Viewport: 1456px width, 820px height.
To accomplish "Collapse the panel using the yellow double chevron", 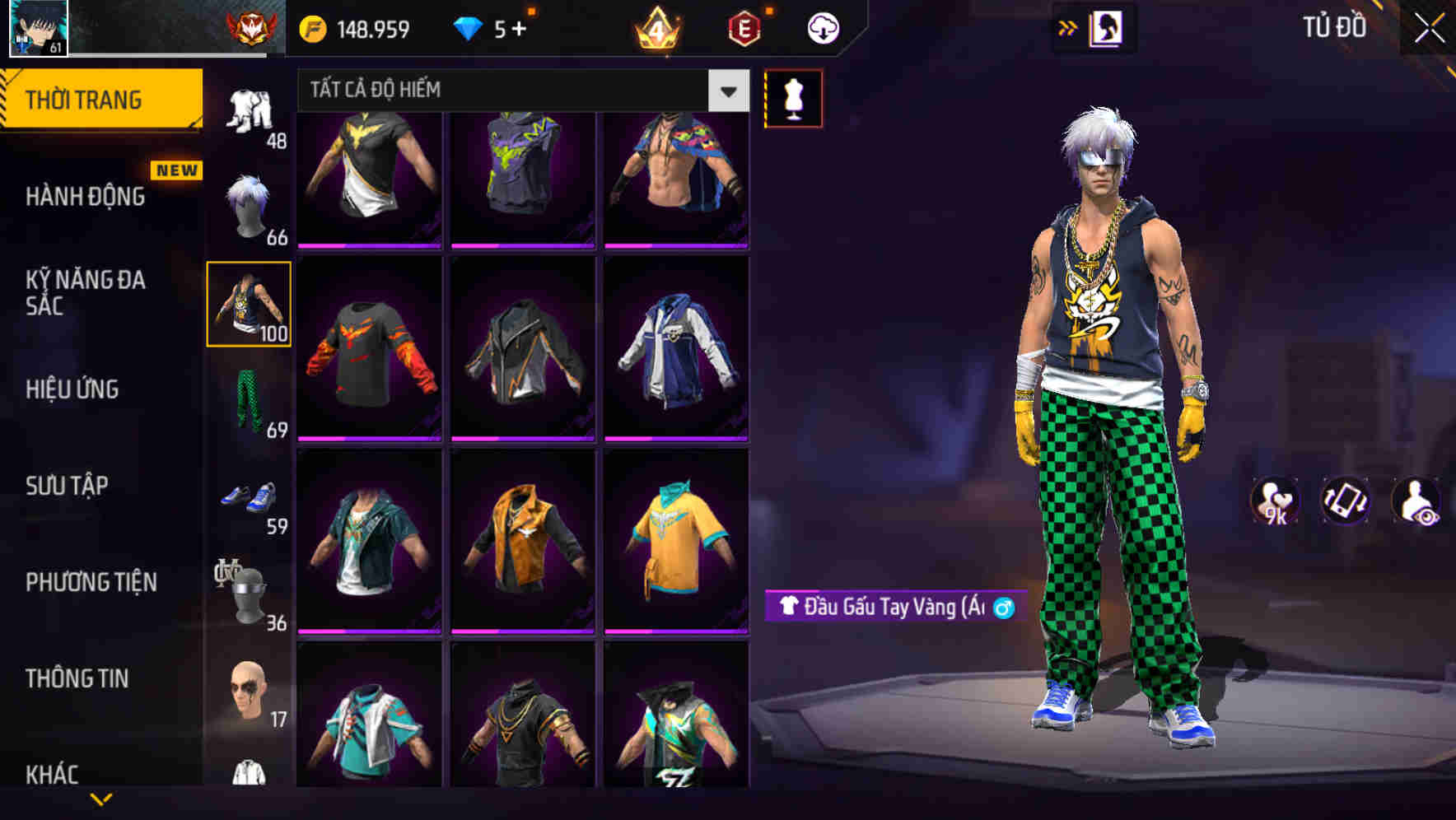I will (1068, 27).
